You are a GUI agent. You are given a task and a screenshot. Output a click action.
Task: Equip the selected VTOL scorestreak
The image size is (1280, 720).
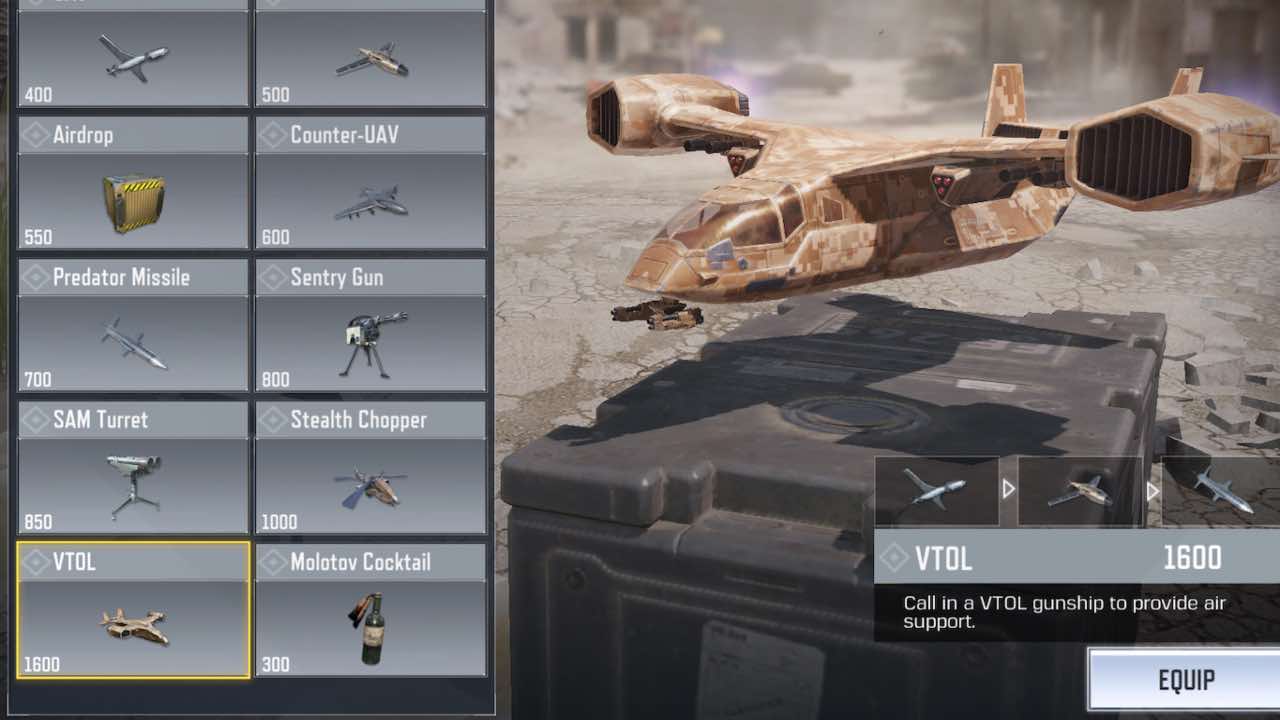click(x=1184, y=681)
